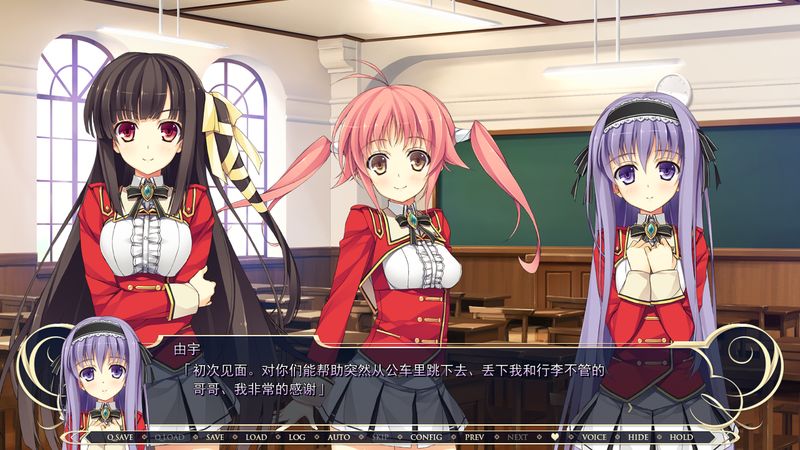Open the SAVE menu

[215, 437]
